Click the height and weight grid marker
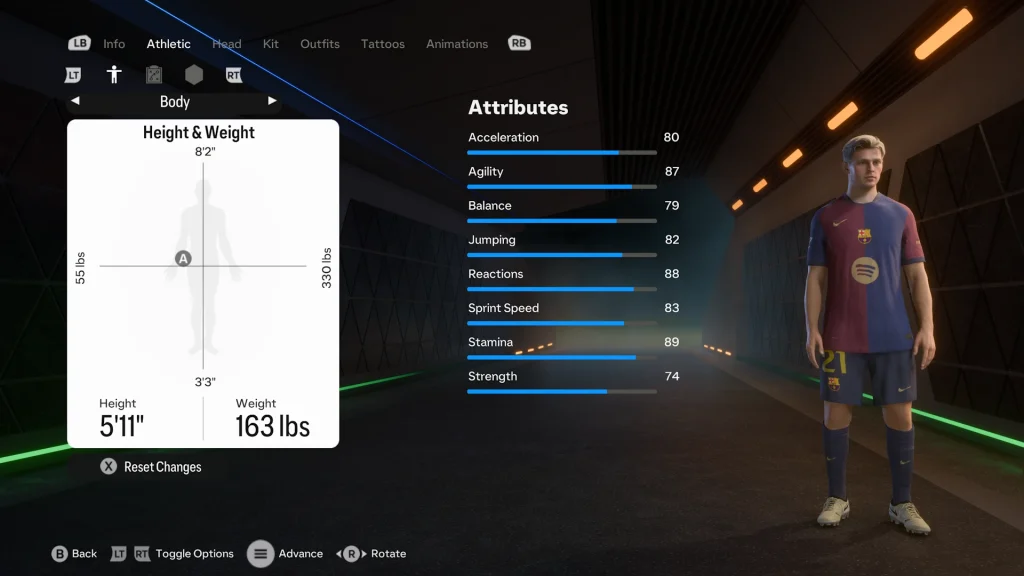This screenshot has height=576, width=1024. pyautogui.click(x=183, y=259)
